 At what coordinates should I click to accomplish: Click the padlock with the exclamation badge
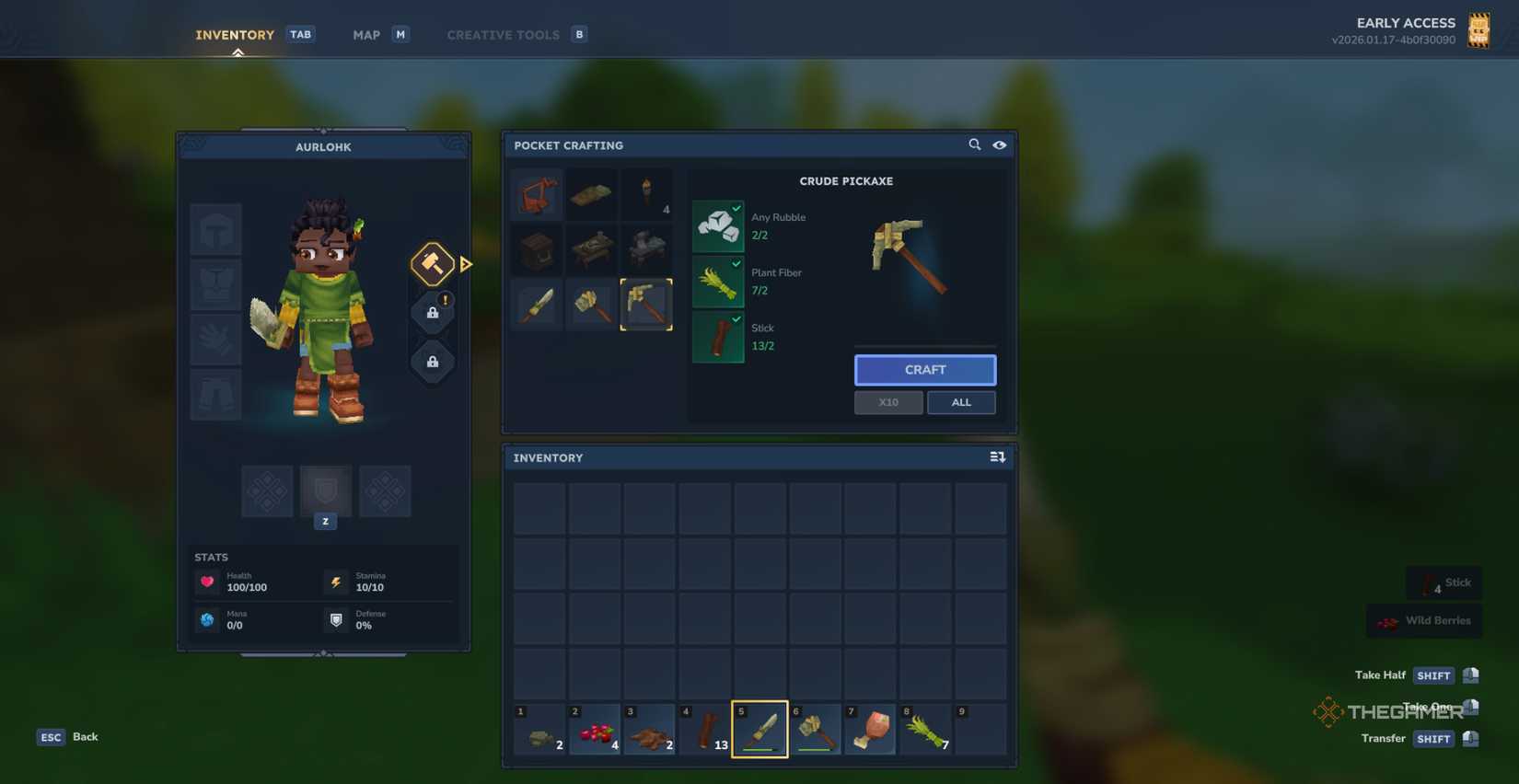point(432,312)
